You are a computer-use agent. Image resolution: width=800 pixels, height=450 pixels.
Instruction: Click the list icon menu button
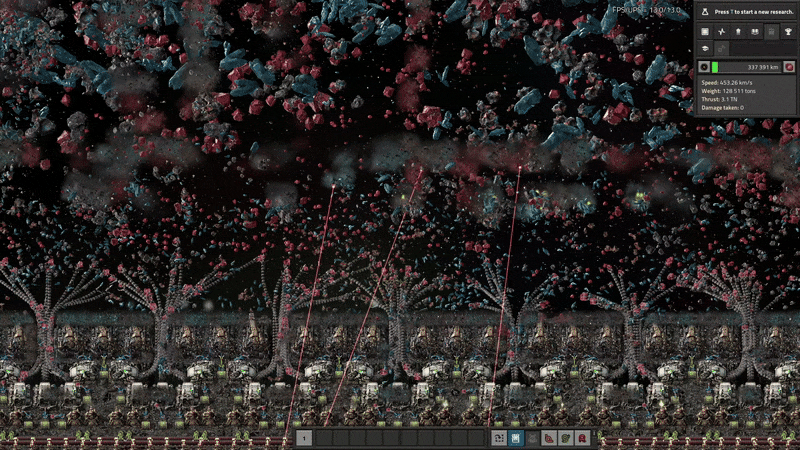pyautogui.click(x=704, y=32)
